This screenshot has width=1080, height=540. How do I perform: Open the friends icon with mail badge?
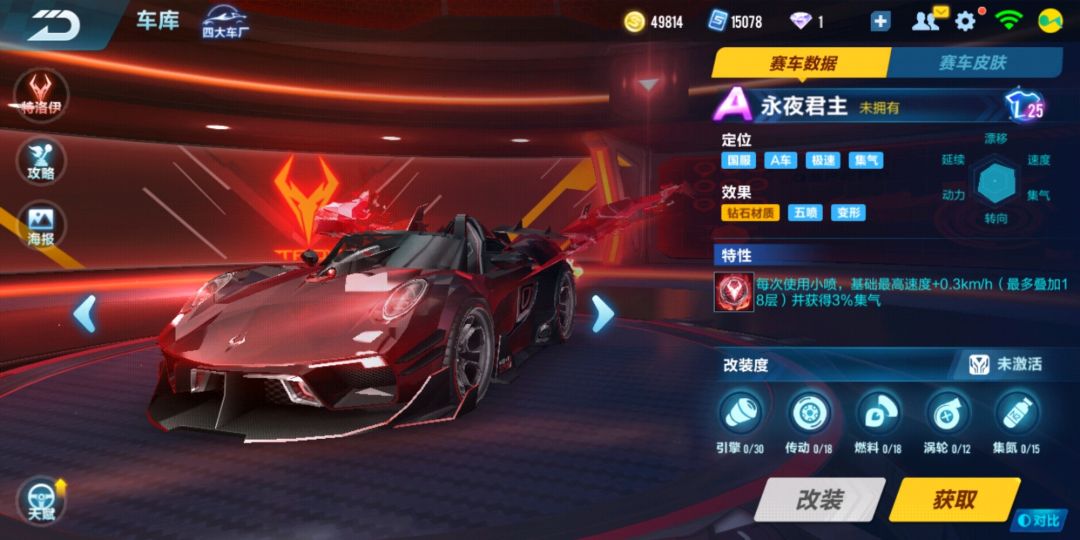(930, 20)
